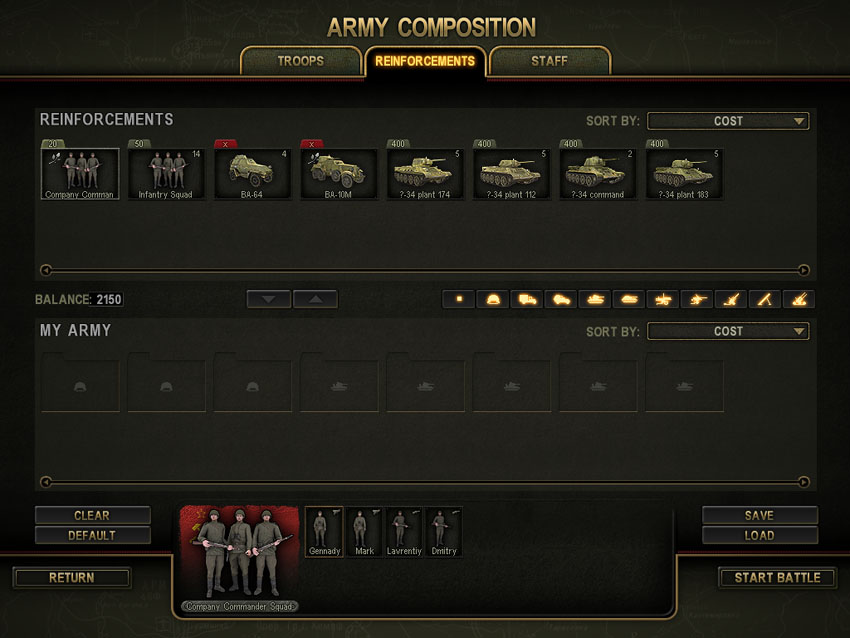Select the BA-64 armored car card
Screen dimensions: 850x638
[x=253, y=174]
